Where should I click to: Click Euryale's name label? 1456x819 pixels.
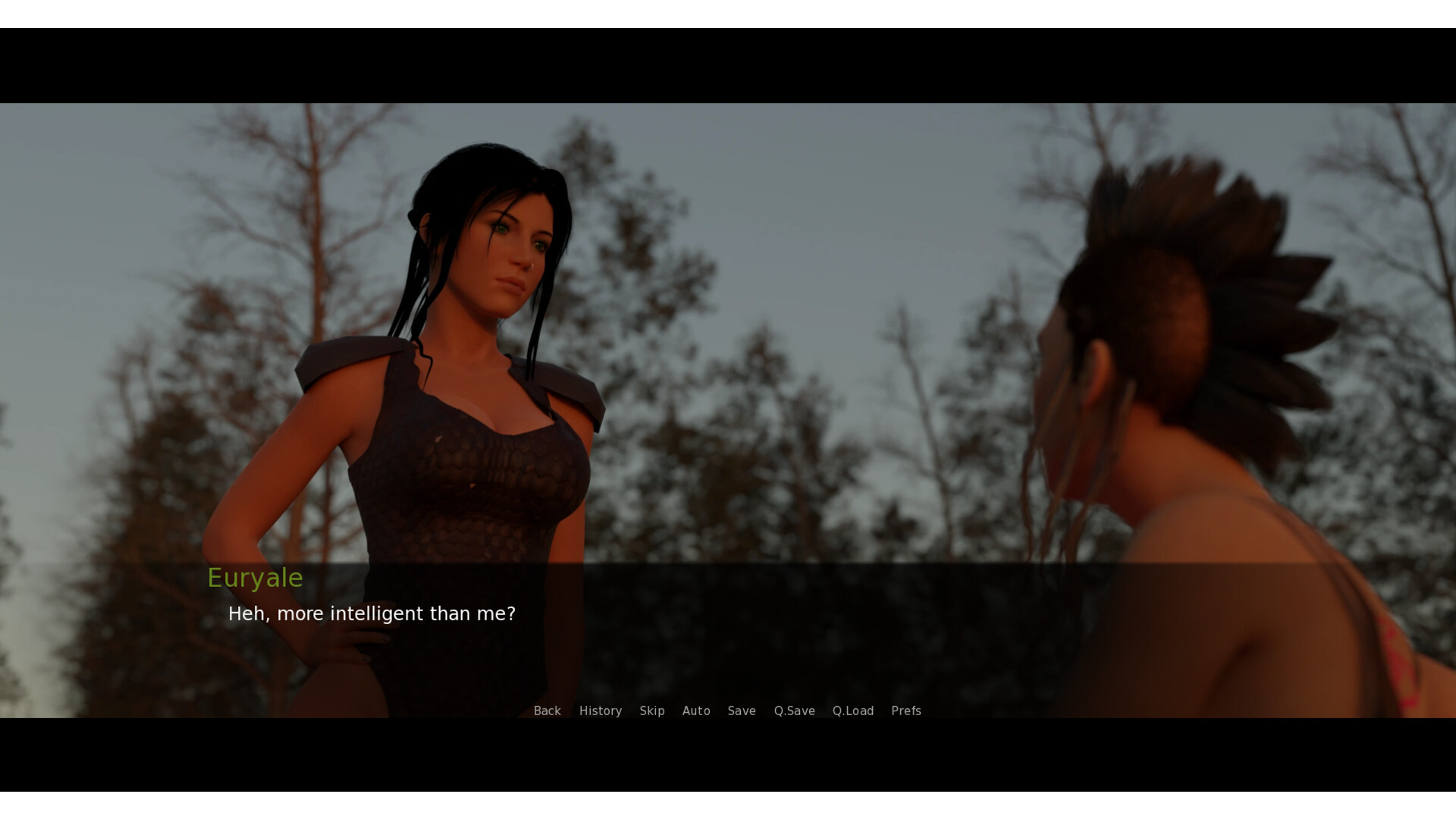pos(256,578)
